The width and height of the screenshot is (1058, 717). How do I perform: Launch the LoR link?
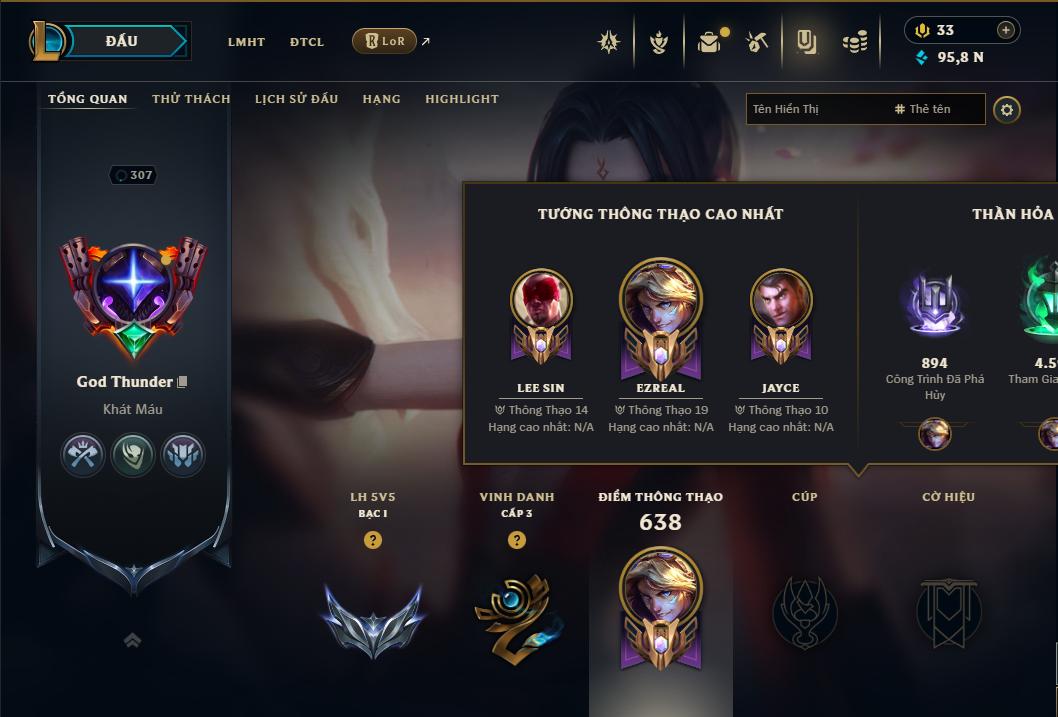click(385, 41)
